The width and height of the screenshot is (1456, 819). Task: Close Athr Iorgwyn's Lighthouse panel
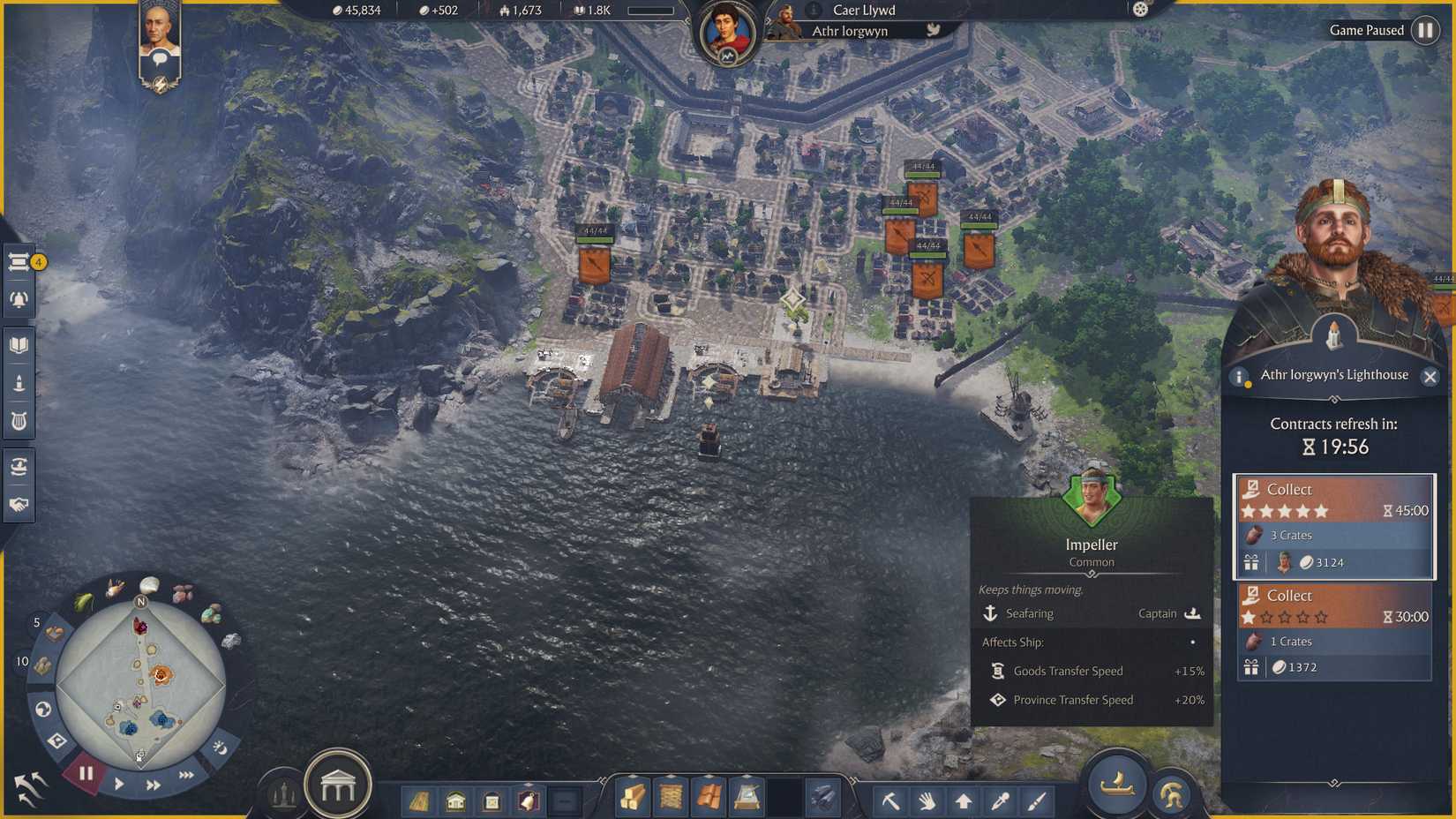click(1431, 377)
